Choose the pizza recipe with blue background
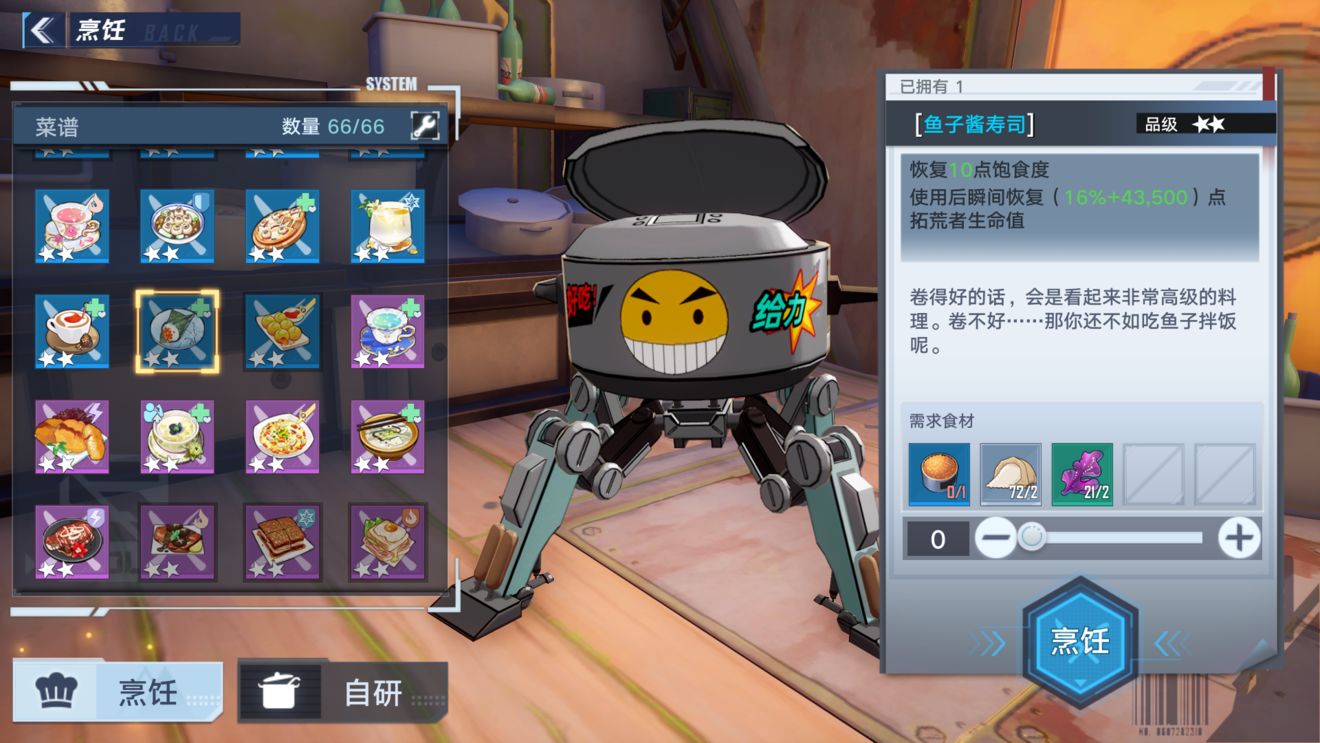1320x743 pixels. pos(282,226)
